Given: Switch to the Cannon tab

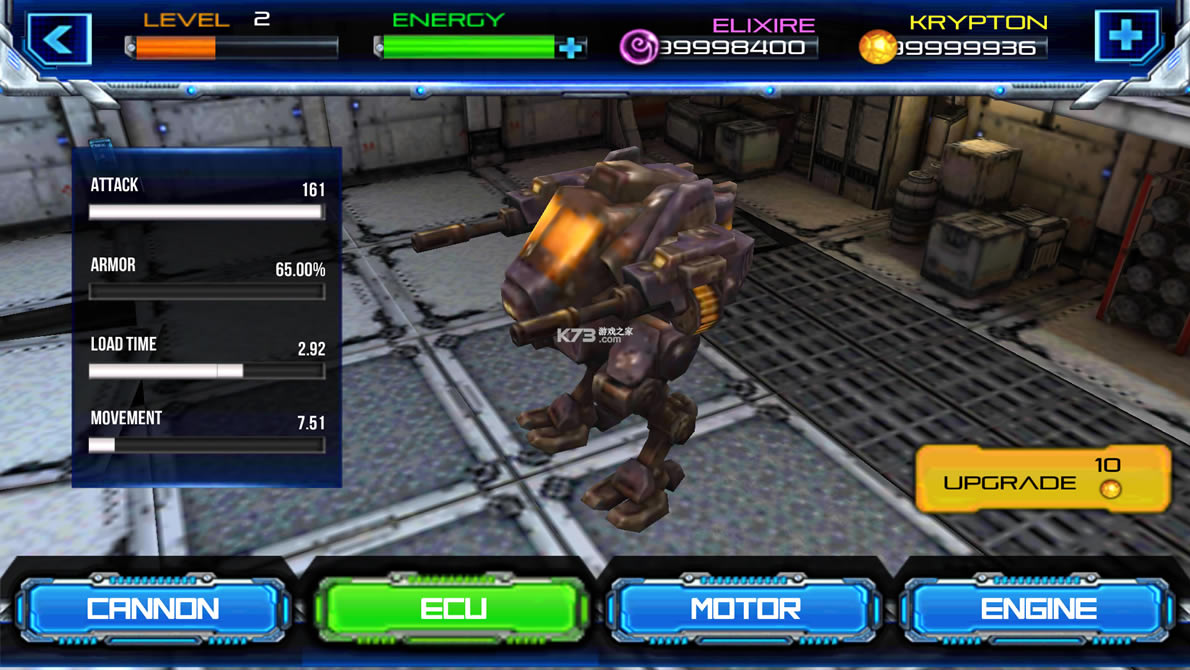Looking at the screenshot, I should point(153,608).
